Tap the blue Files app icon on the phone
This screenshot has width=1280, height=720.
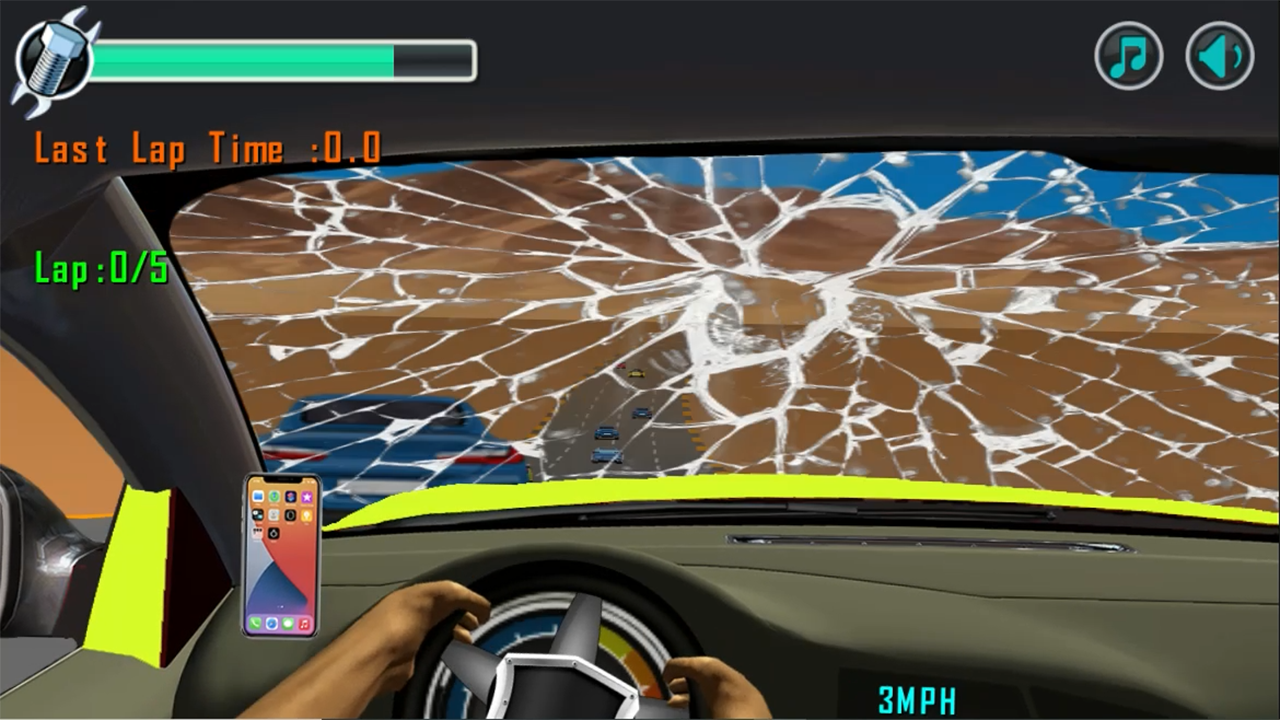(256, 496)
